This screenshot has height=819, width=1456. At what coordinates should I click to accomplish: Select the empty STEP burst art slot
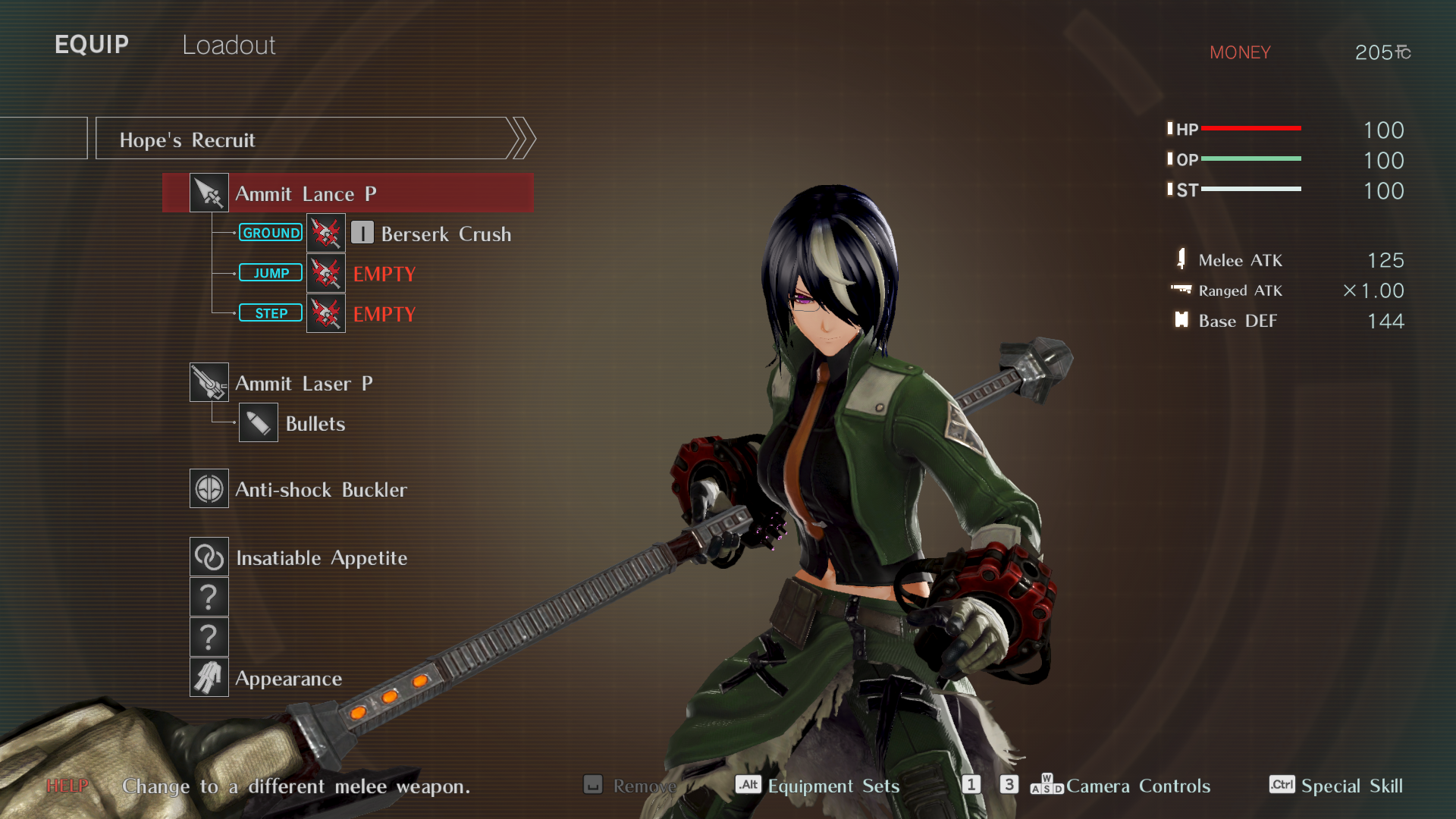[x=384, y=314]
